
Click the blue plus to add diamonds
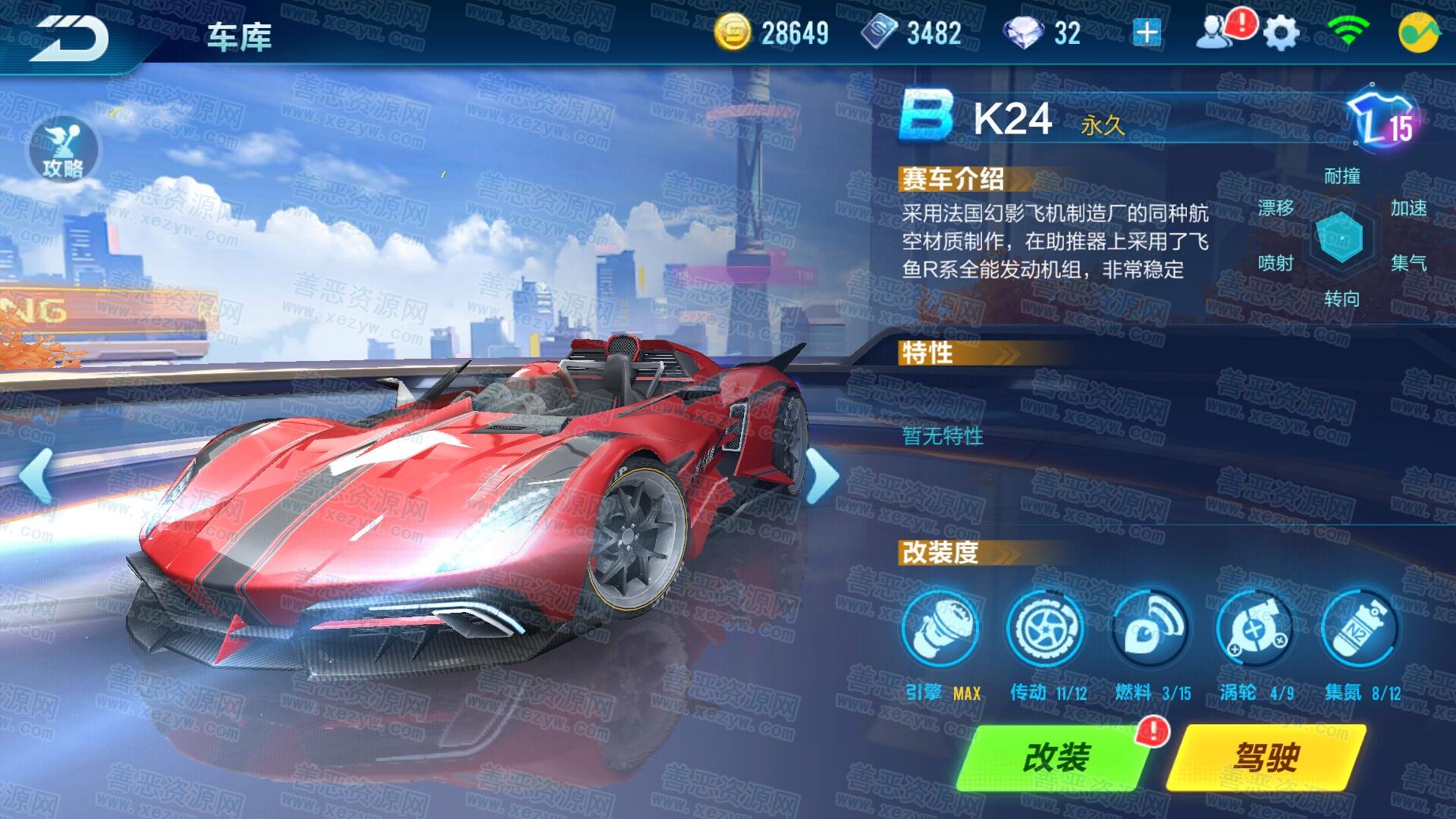[1146, 33]
